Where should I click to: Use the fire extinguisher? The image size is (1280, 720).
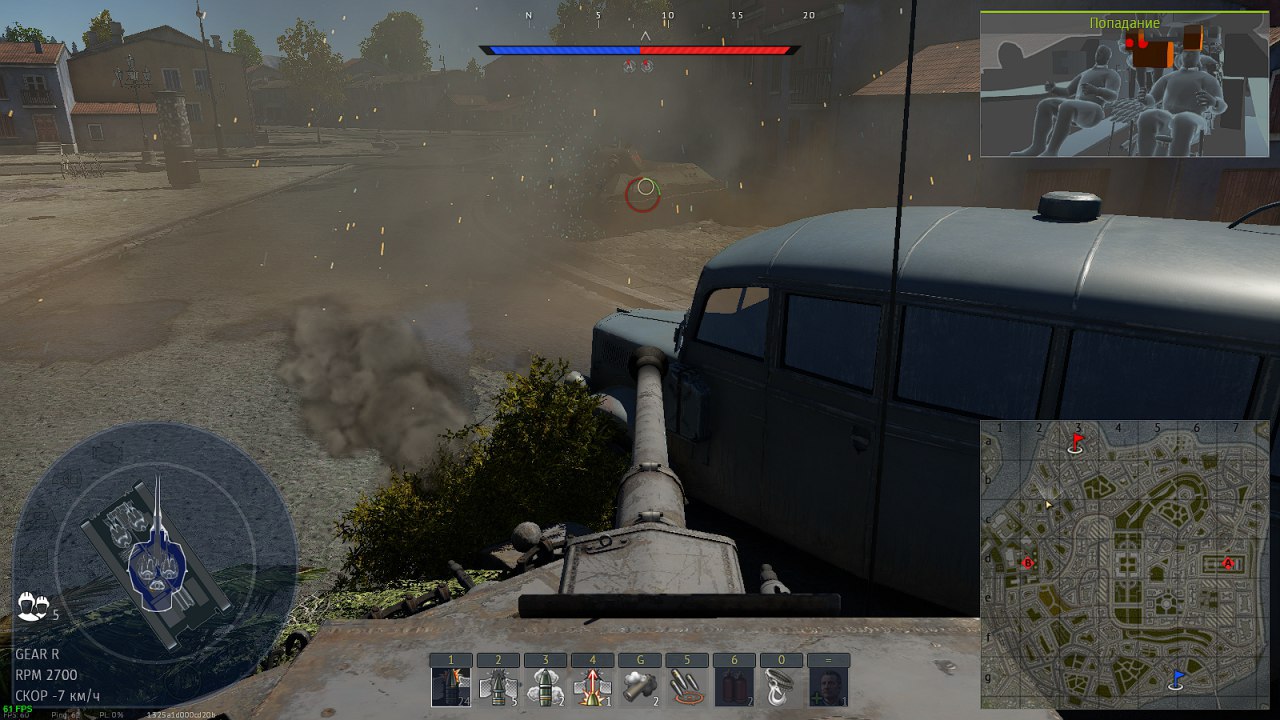[x=733, y=687]
